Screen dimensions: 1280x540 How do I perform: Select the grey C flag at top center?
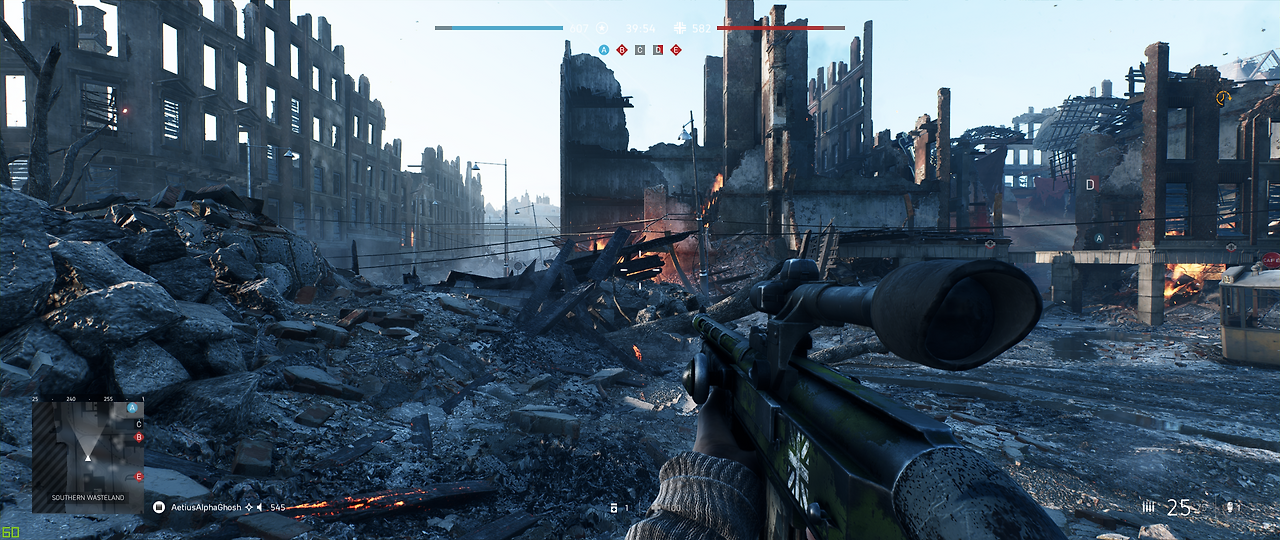click(x=640, y=49)
